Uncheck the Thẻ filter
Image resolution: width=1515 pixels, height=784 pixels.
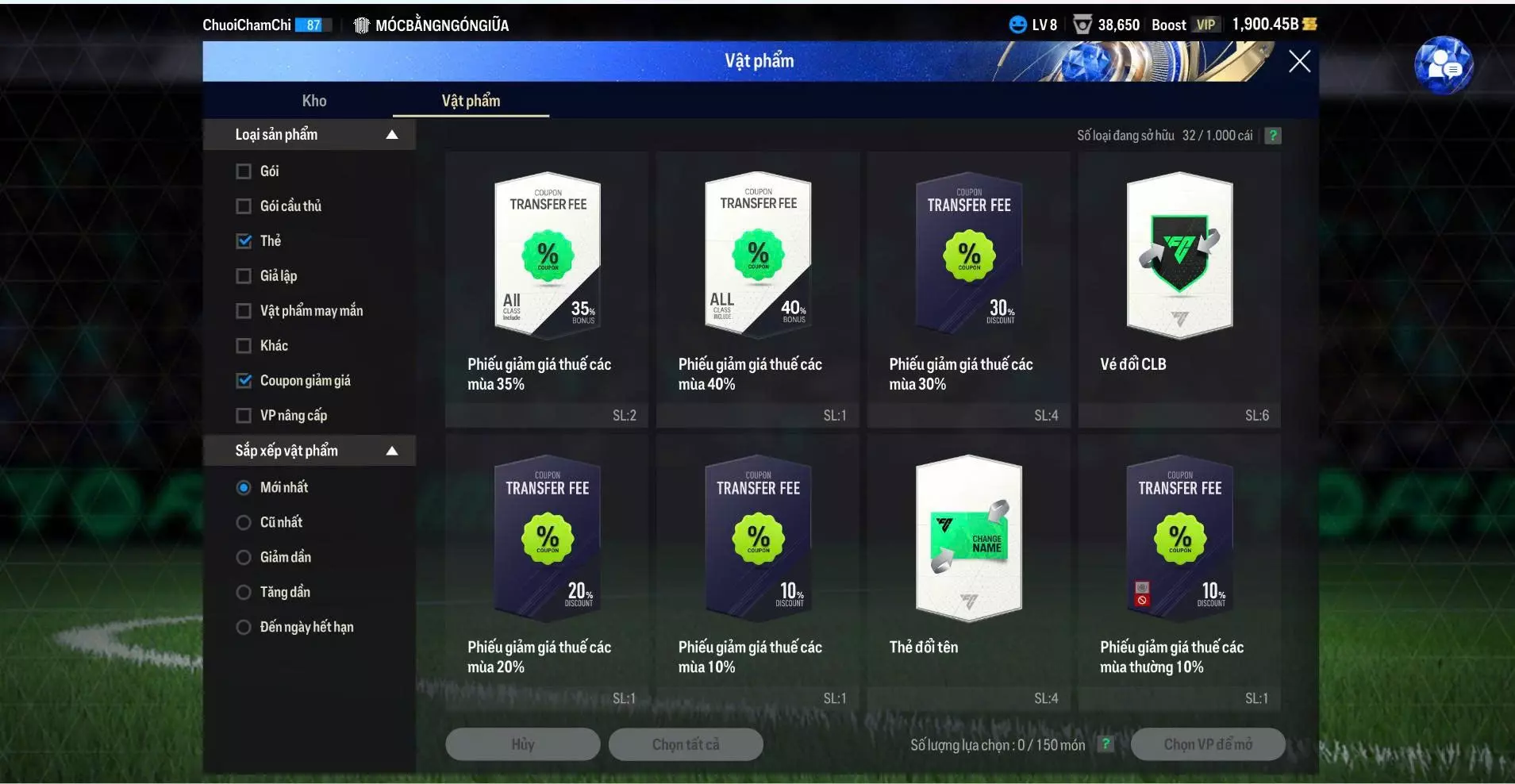[x=243, y=240]
